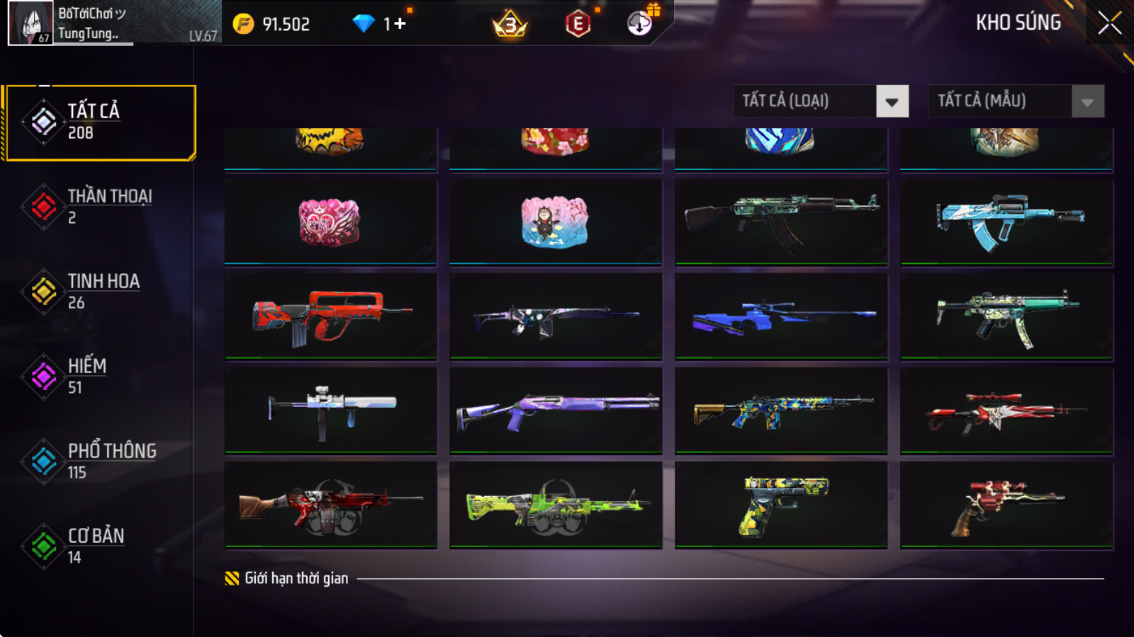Switch to the Tất Cả category tab
Screen dimensions: 1134x637
pyautogui.click(x=99, y=122)
